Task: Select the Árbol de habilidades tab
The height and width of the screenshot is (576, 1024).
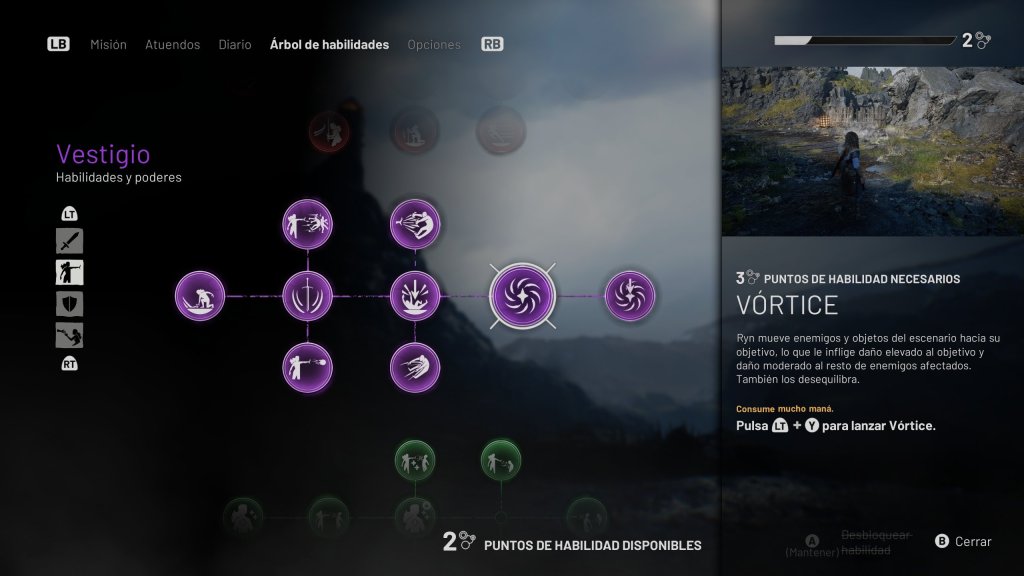Action: point(329,45)
